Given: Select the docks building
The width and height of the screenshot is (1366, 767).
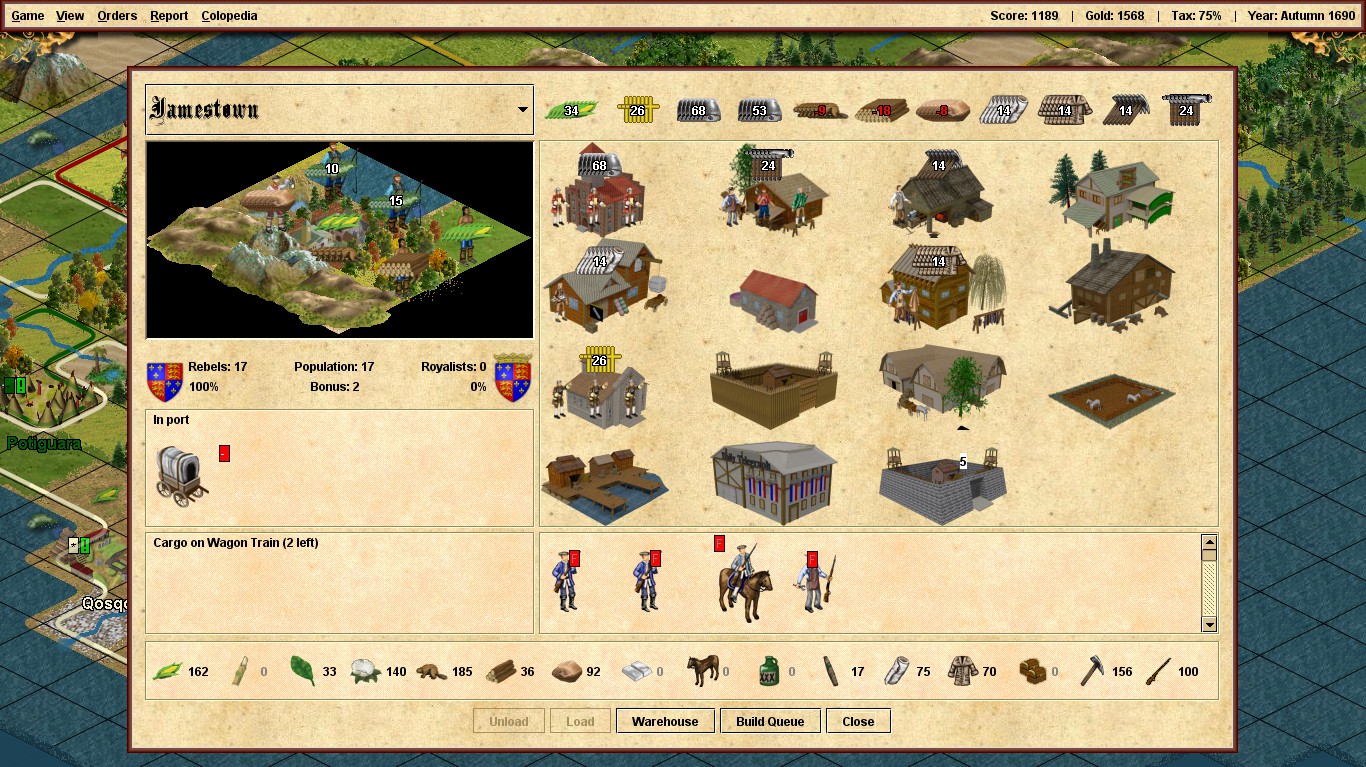Looking at the screenshot, I should point(604,486).
